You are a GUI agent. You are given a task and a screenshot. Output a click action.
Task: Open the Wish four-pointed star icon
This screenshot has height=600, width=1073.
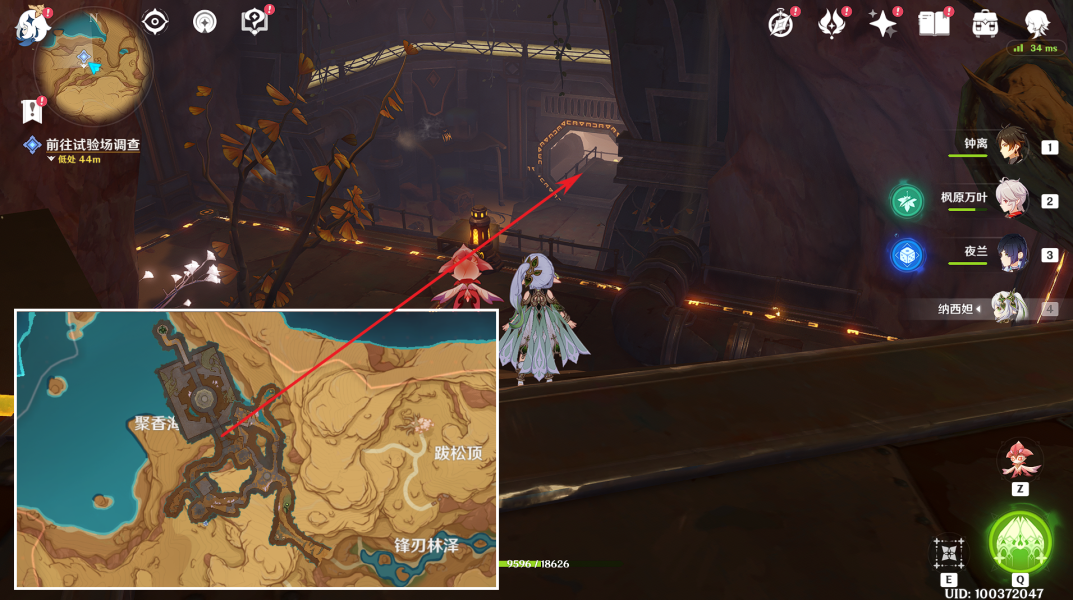[882, 23]
